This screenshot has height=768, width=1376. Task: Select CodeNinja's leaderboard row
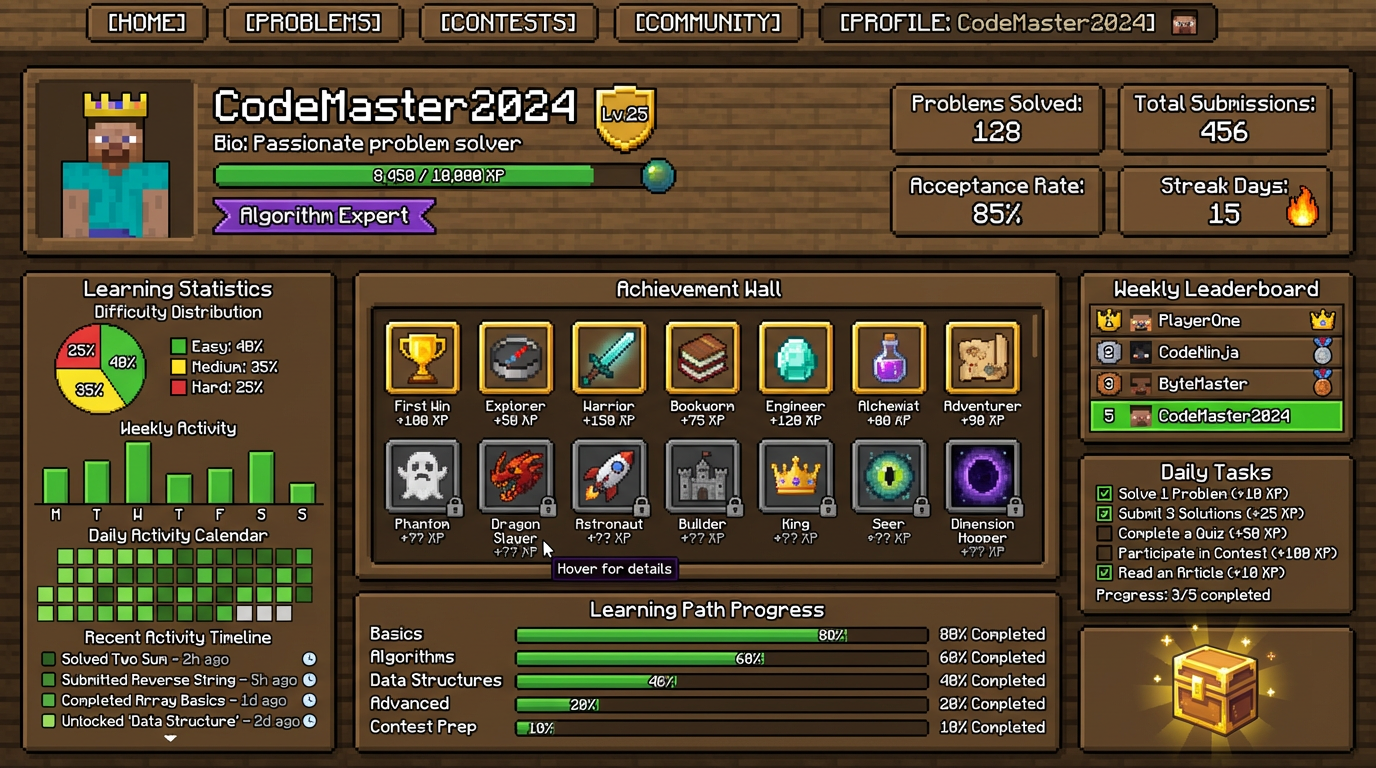click(x=1216, y=352)
